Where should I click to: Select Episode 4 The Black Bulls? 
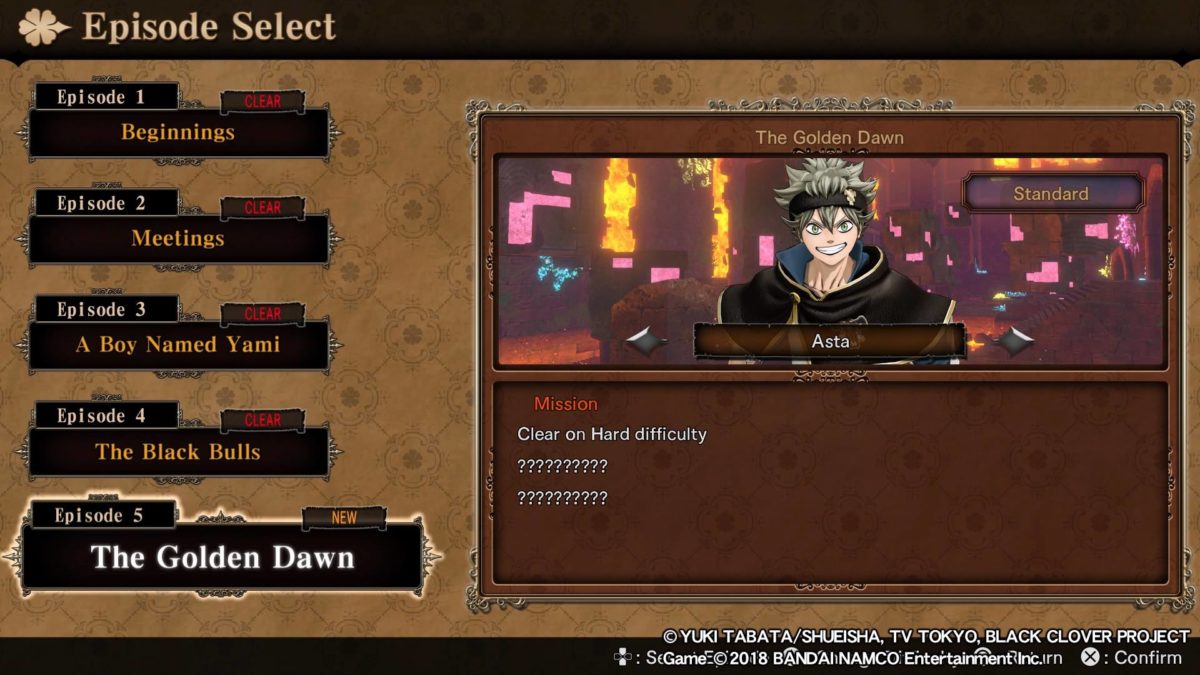pos(178,452)
